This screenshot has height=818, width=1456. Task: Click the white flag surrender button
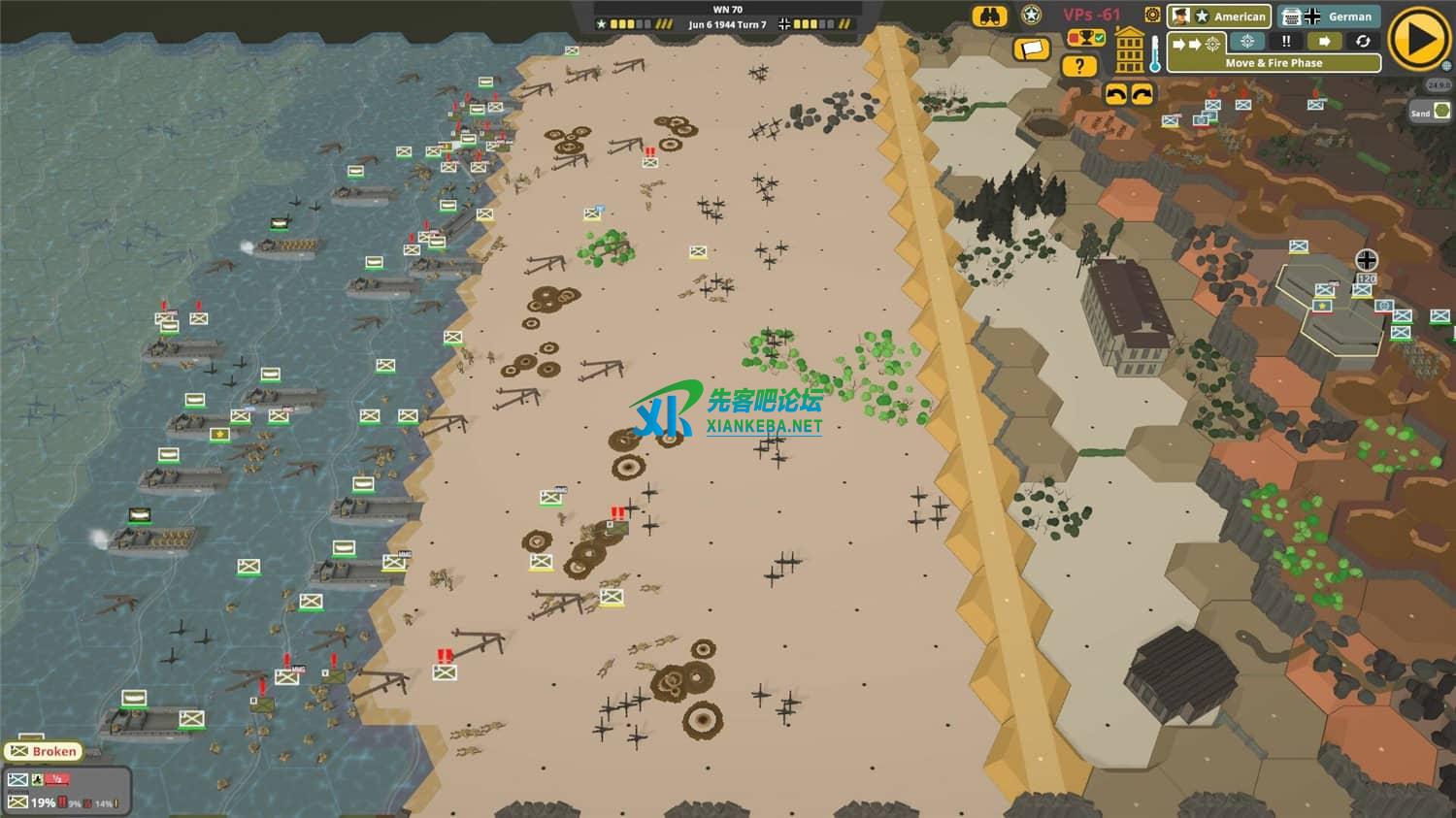click(x=1032, y=49)
